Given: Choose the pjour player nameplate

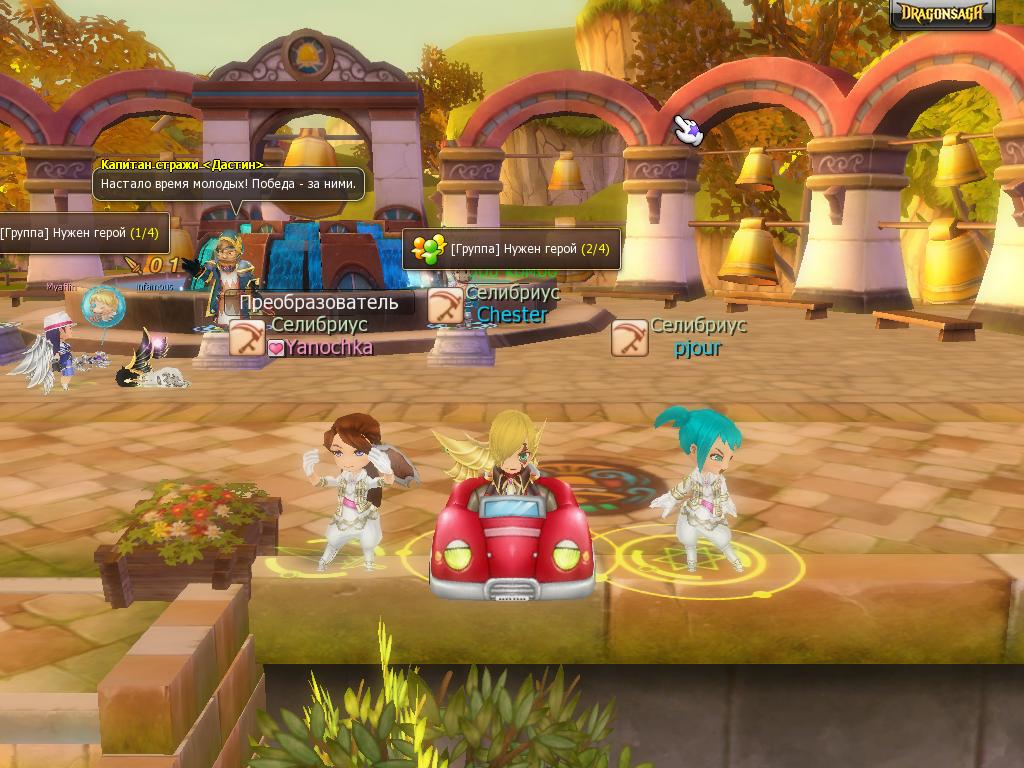Looking at the screenshot, I should [x=697, y=348].
